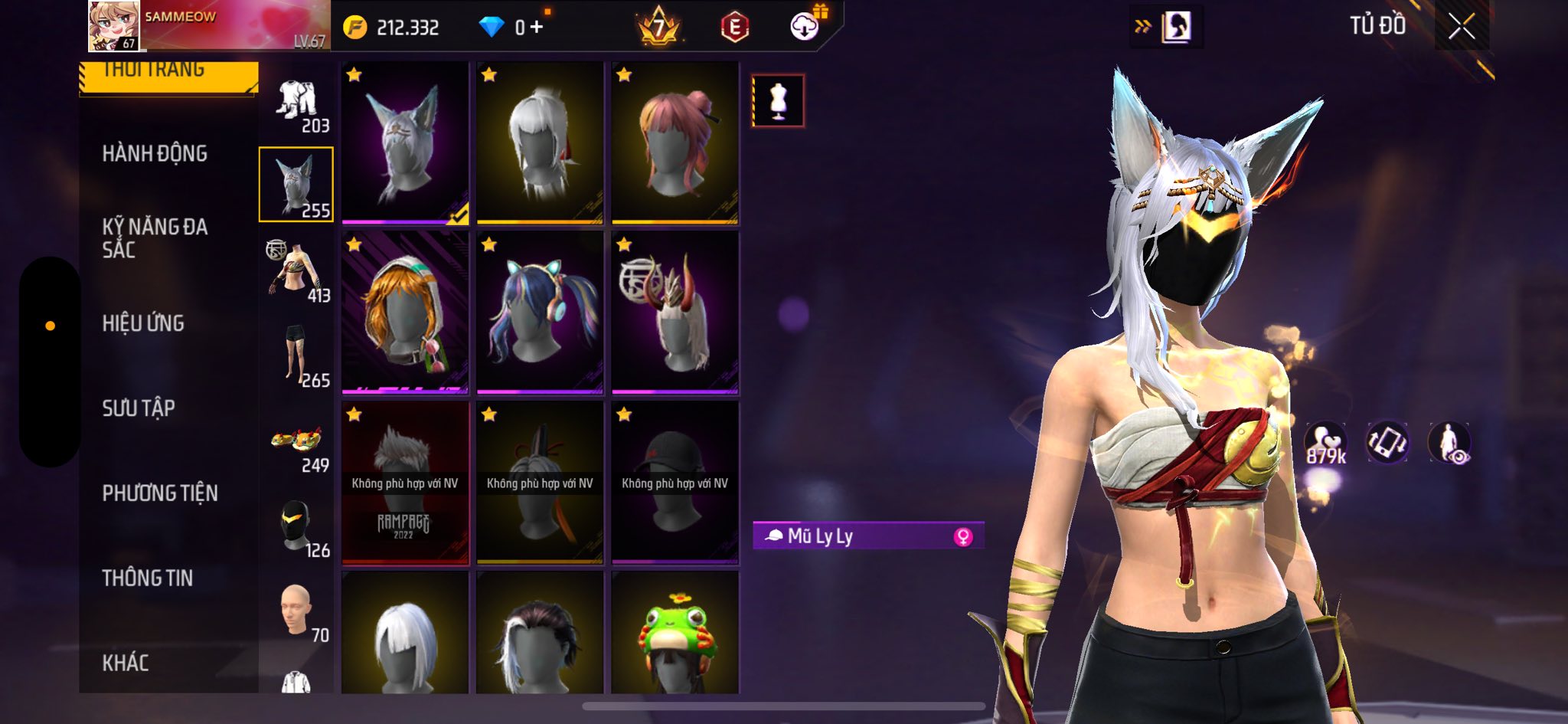Choose the orange hair hoodie headgear
1568x724 pixels.
(x=405, y=313)
